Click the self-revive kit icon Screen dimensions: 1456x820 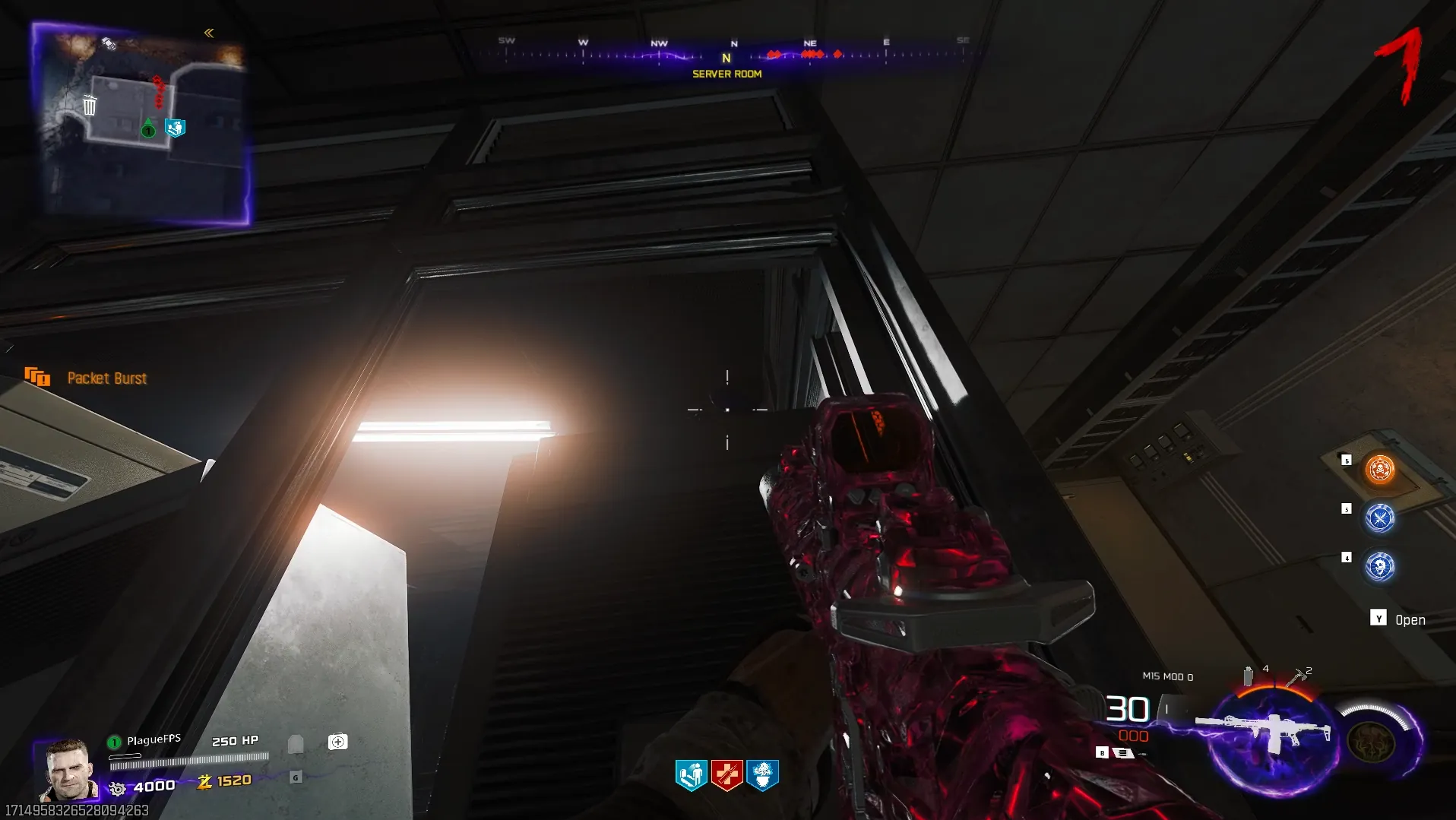point(338,742)
